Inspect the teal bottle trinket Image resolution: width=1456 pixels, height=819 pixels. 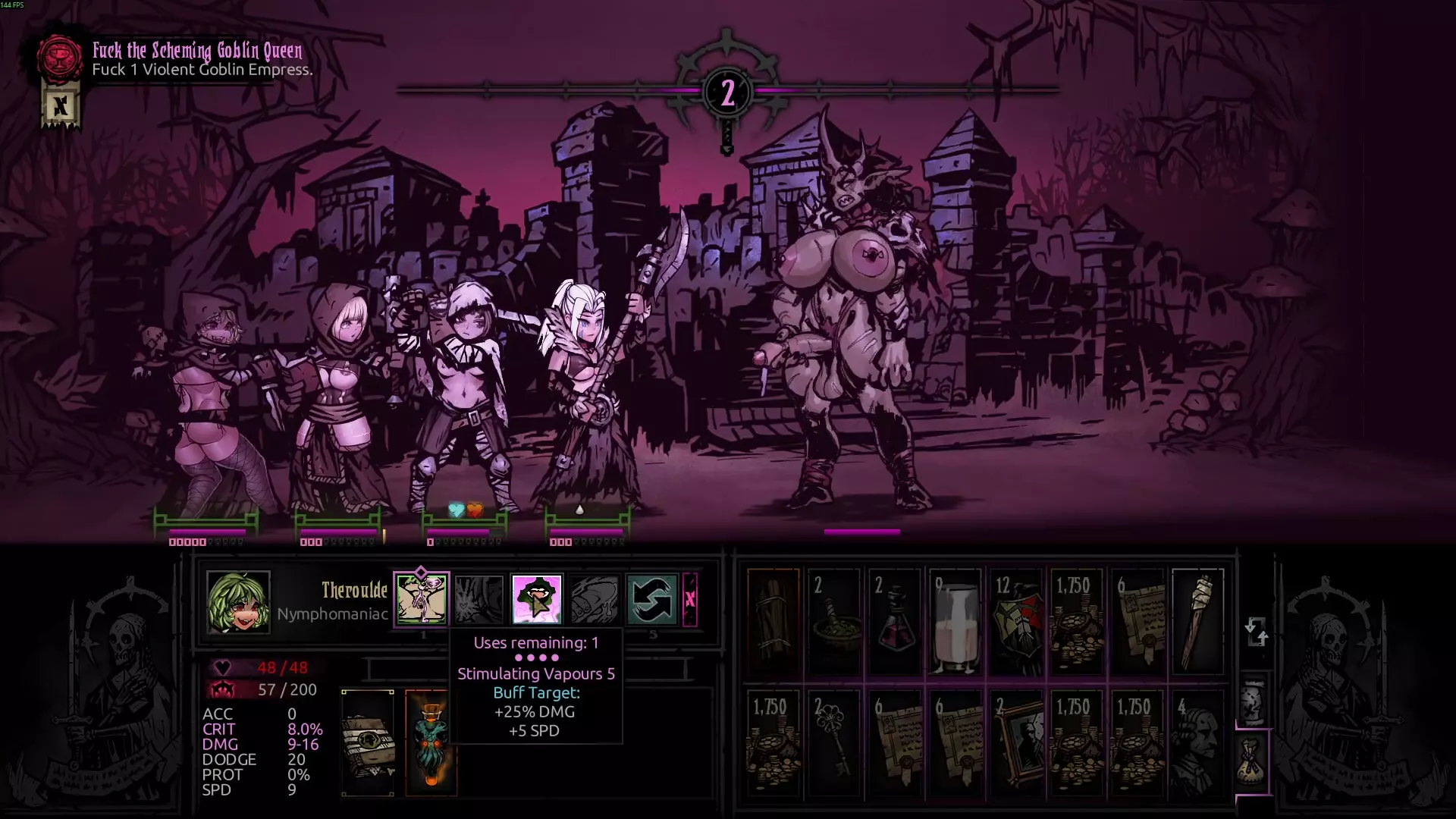pos(431,743)
